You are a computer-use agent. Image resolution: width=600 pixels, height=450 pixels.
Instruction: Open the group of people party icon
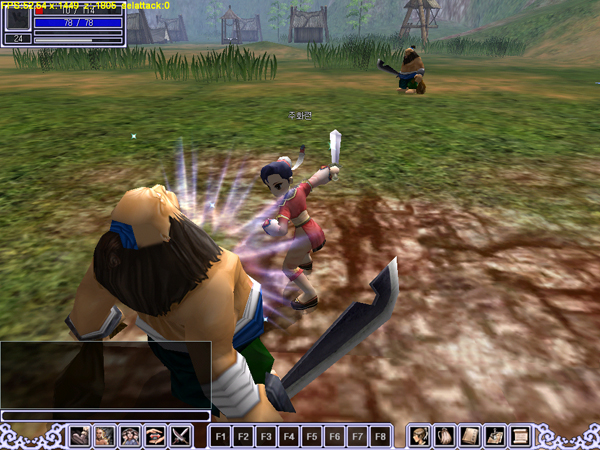coord(130,436)
